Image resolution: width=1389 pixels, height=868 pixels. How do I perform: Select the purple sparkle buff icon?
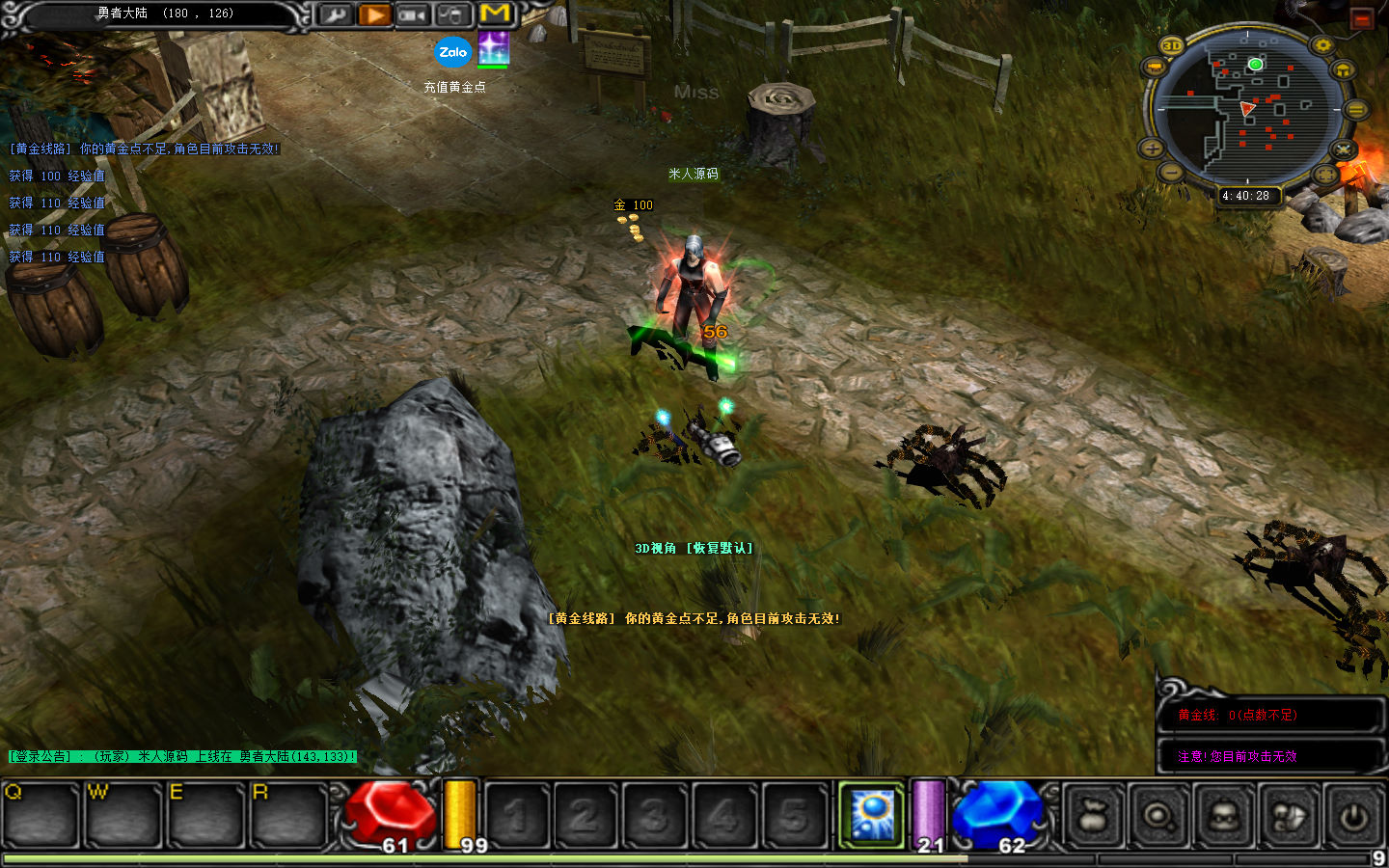coord(493,48)
